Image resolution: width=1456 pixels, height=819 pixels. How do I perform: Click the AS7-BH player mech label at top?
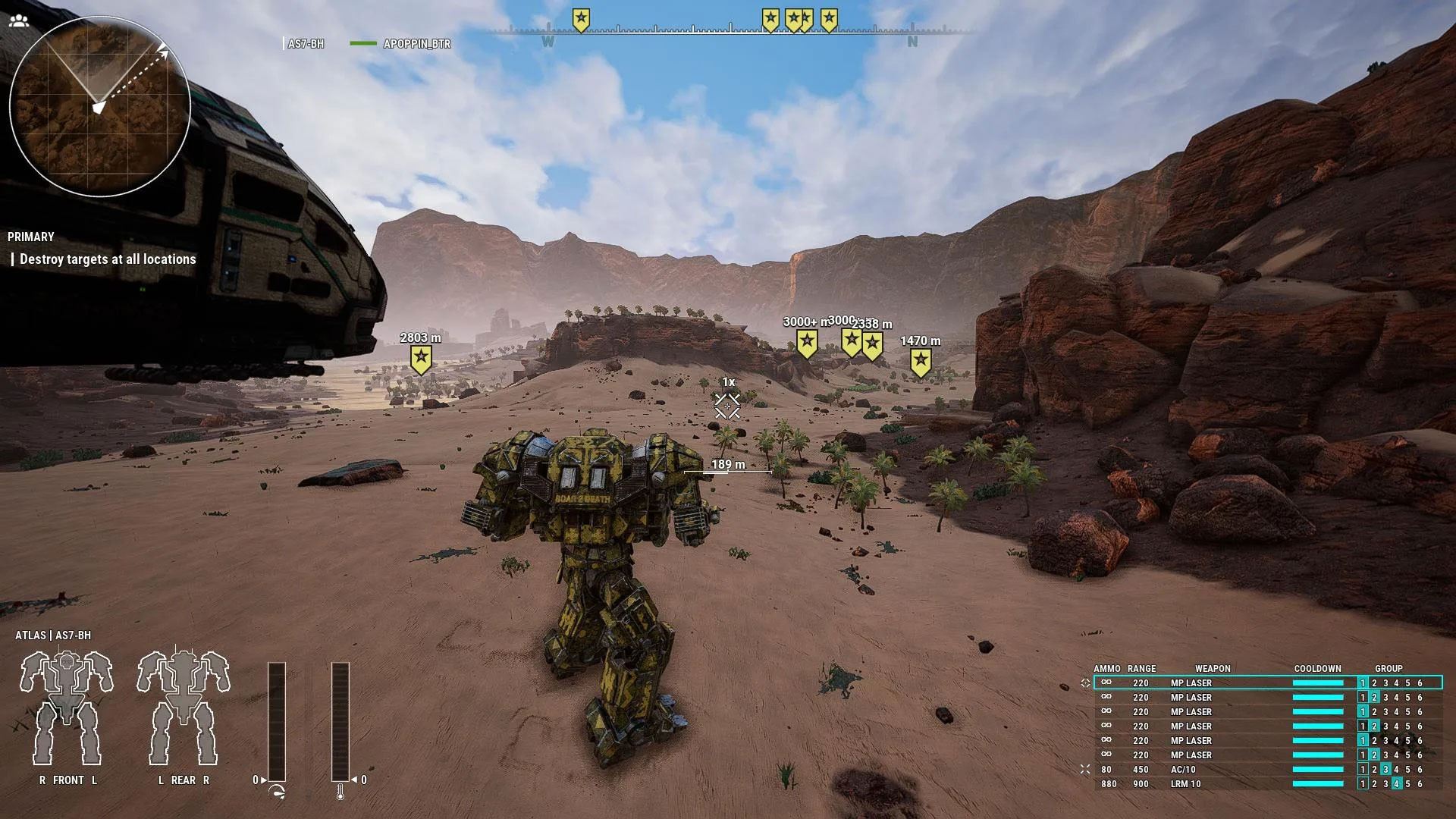pos(306,44)
